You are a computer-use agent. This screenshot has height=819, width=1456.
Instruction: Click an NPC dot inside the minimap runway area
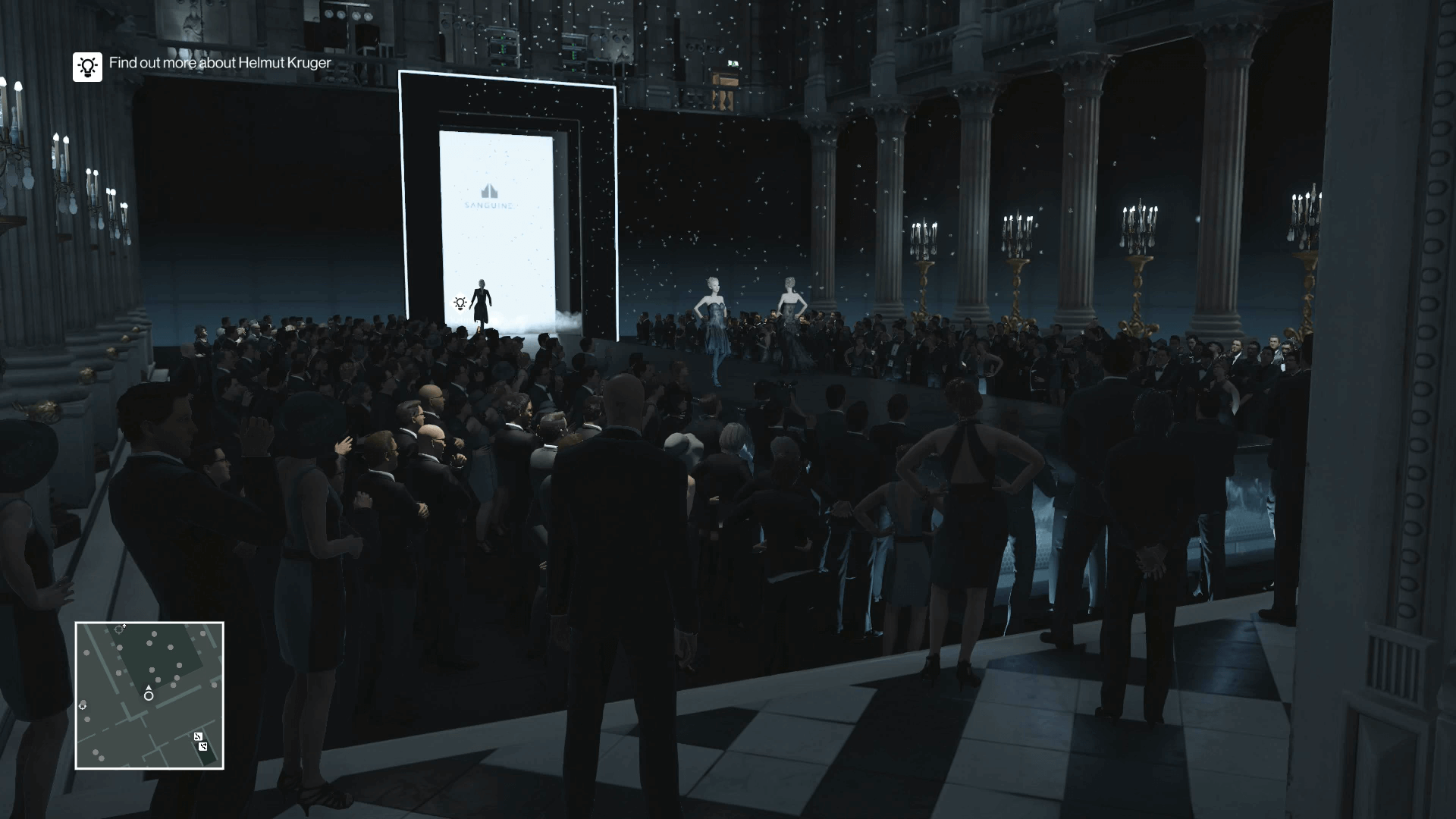coord(155,632)
